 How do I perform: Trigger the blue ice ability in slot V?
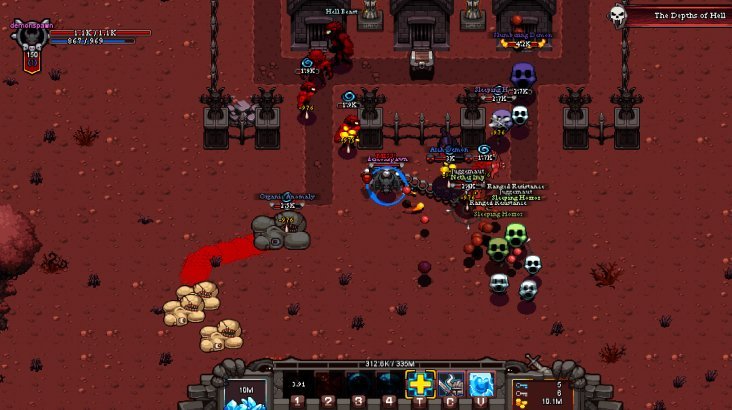(481, 384)
